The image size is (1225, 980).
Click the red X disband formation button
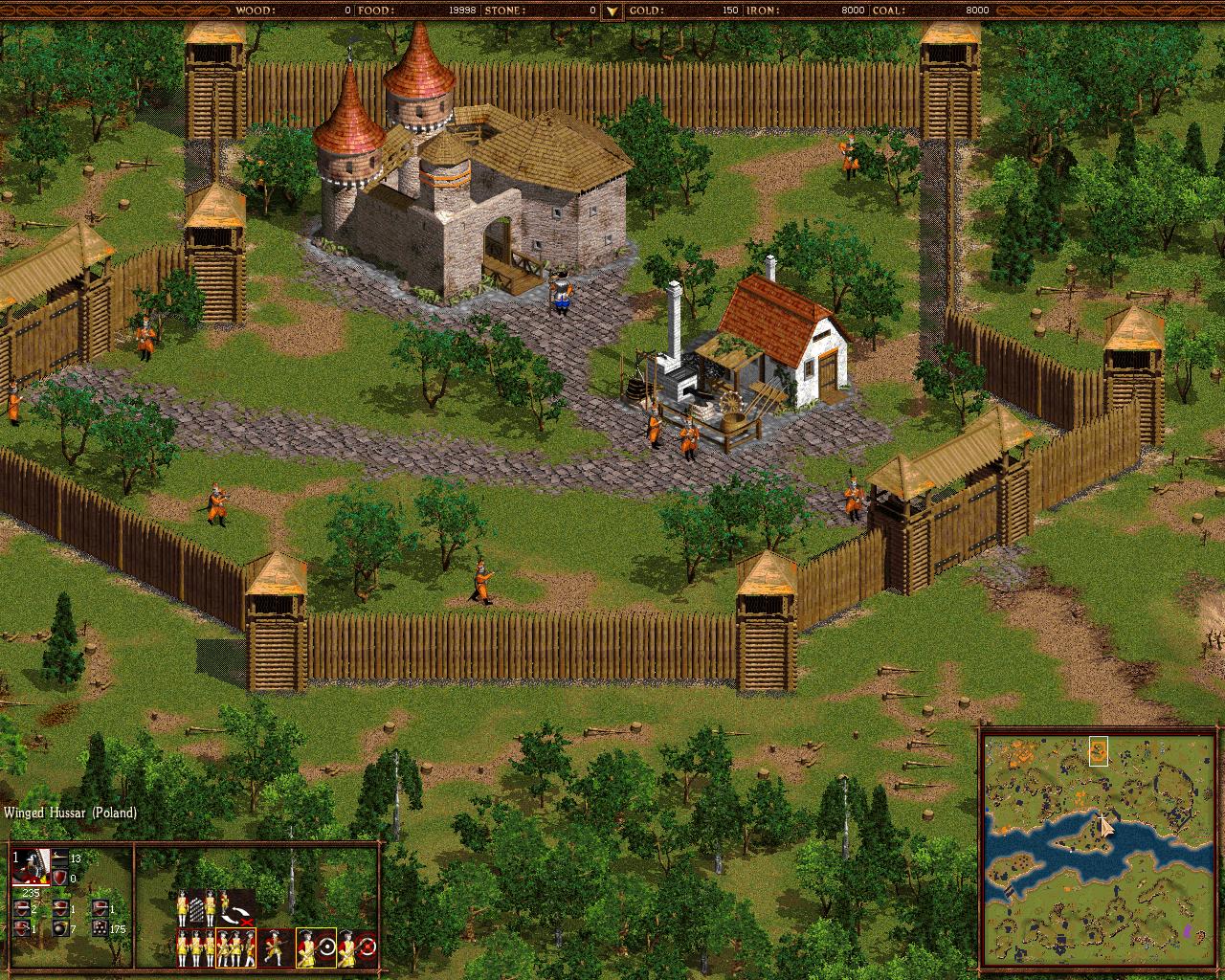246,923
